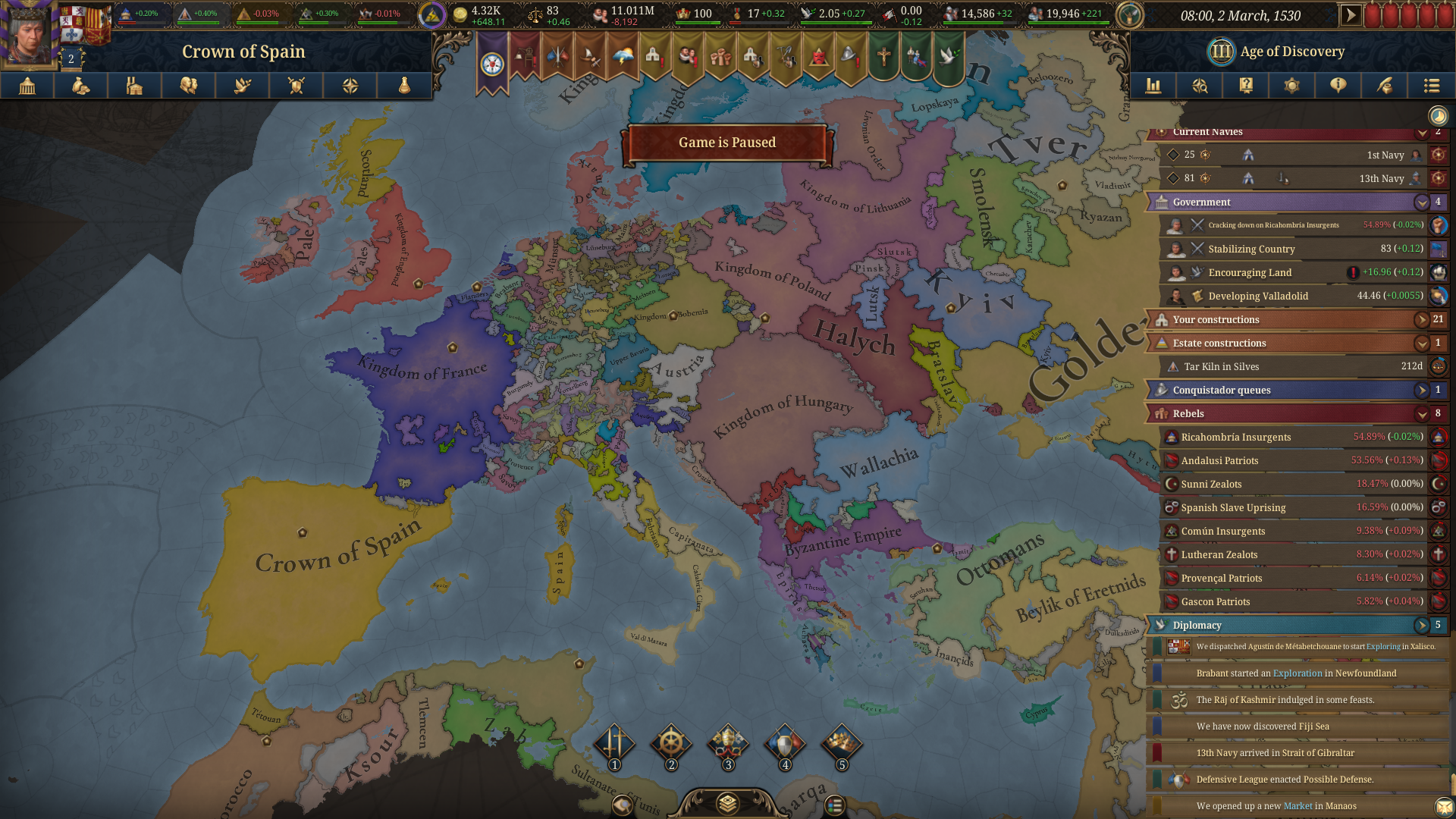Collapse the Government outliner section
Viewport: 1456px width, 819px height.
coord(1422,202)
